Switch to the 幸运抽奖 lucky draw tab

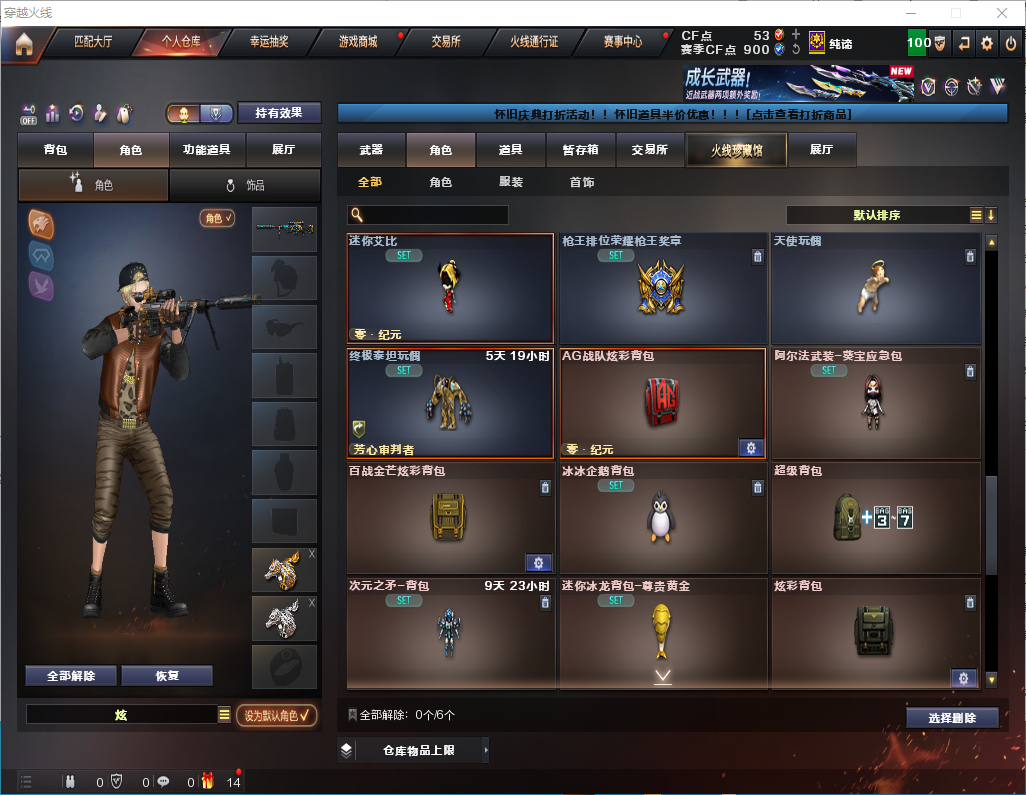pyautogui.click(x=268, y=42)
